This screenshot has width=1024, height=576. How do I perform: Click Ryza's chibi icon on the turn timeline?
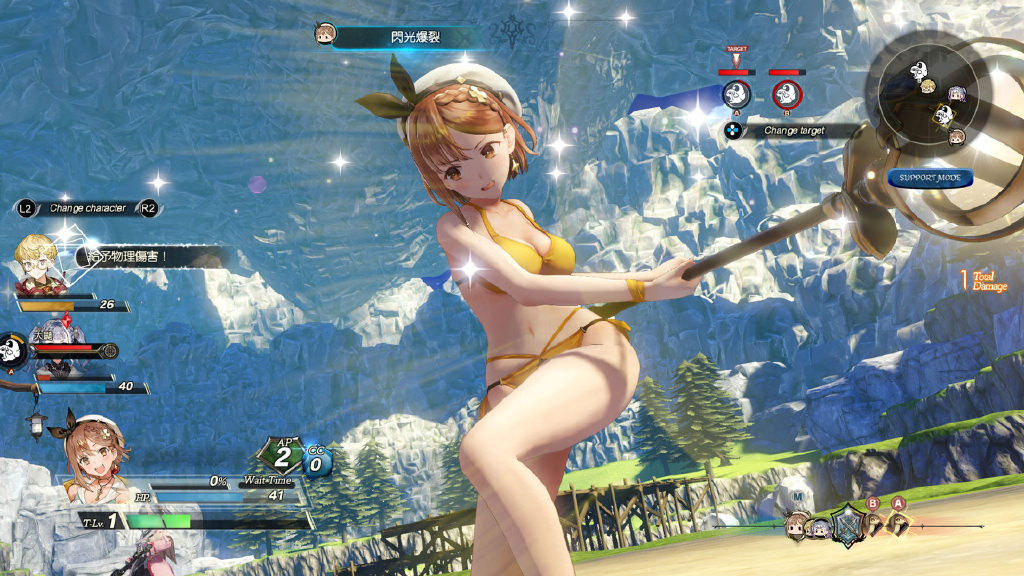pyautogui.click(x=797, y=526)
